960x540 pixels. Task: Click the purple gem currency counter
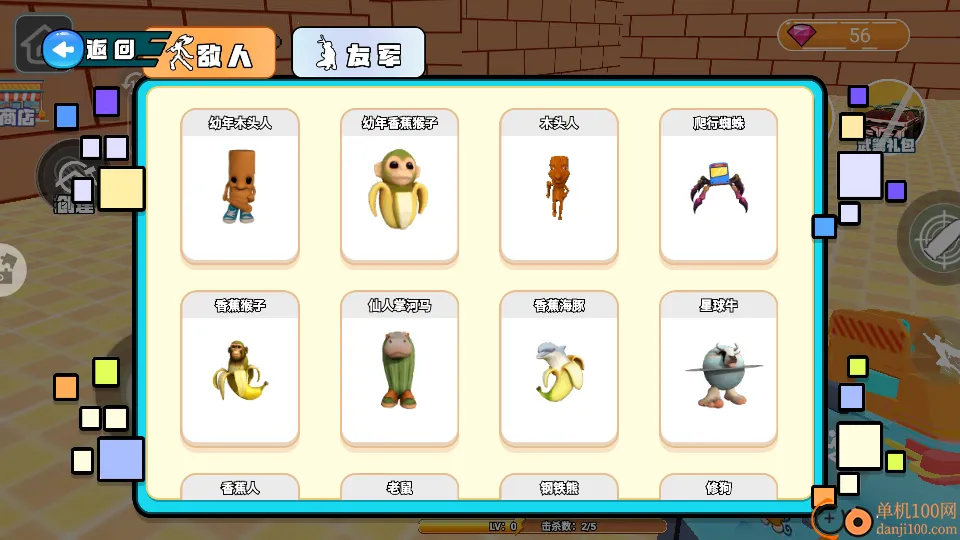(x=843, y=36)
